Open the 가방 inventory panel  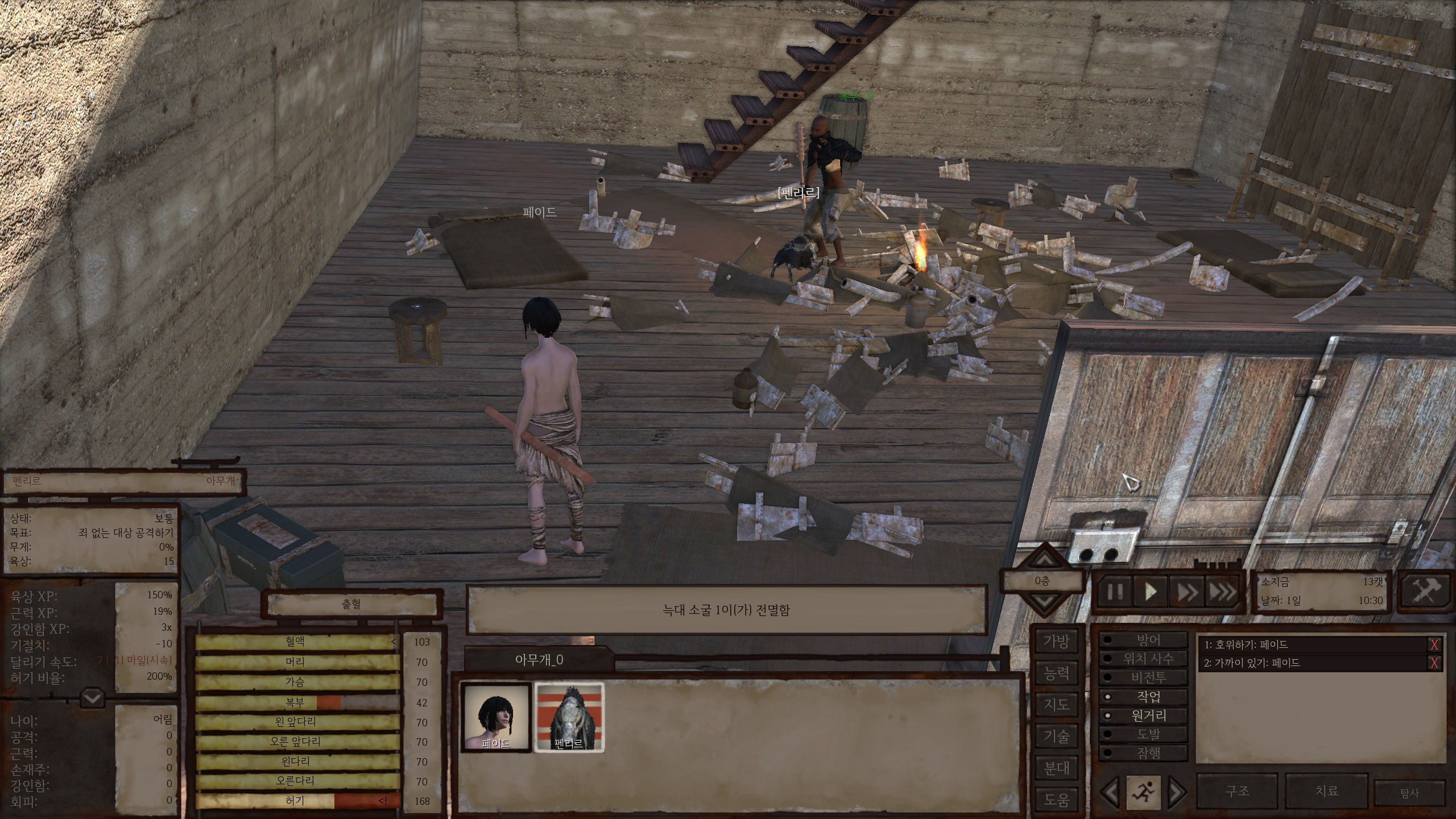[x=1056, y=642]
